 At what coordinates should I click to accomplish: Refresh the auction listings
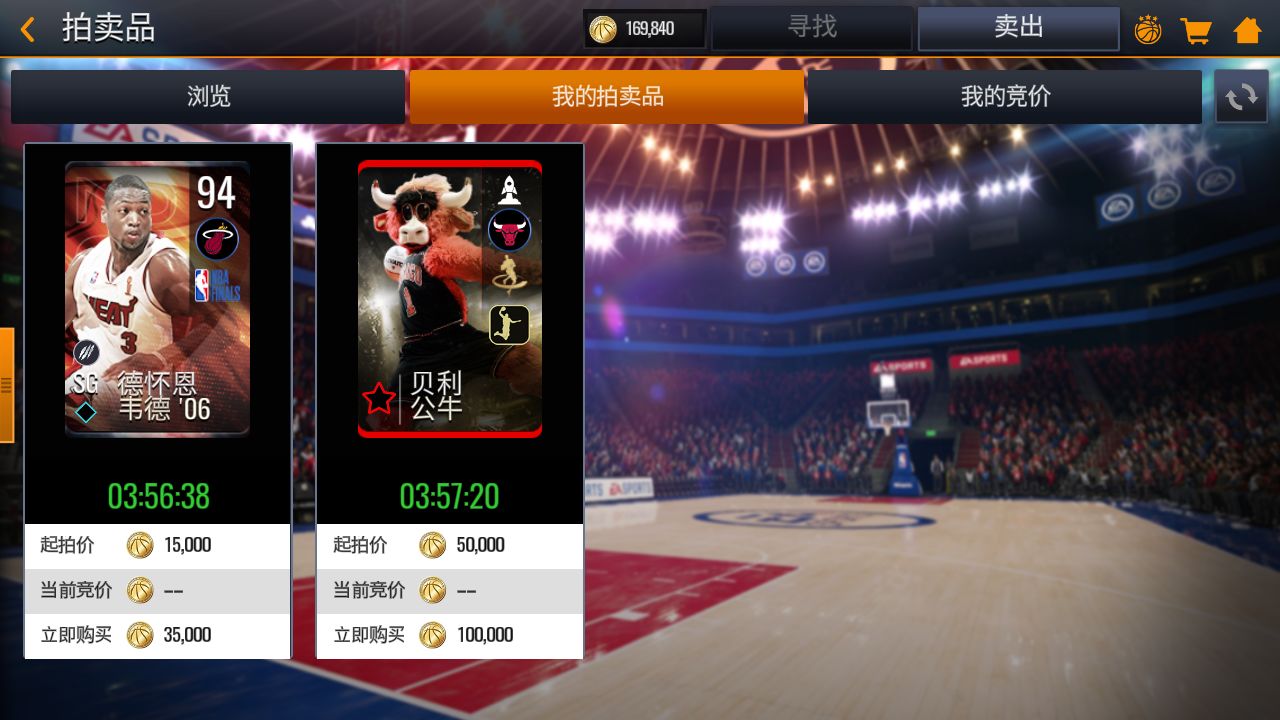click(1241, 96)
